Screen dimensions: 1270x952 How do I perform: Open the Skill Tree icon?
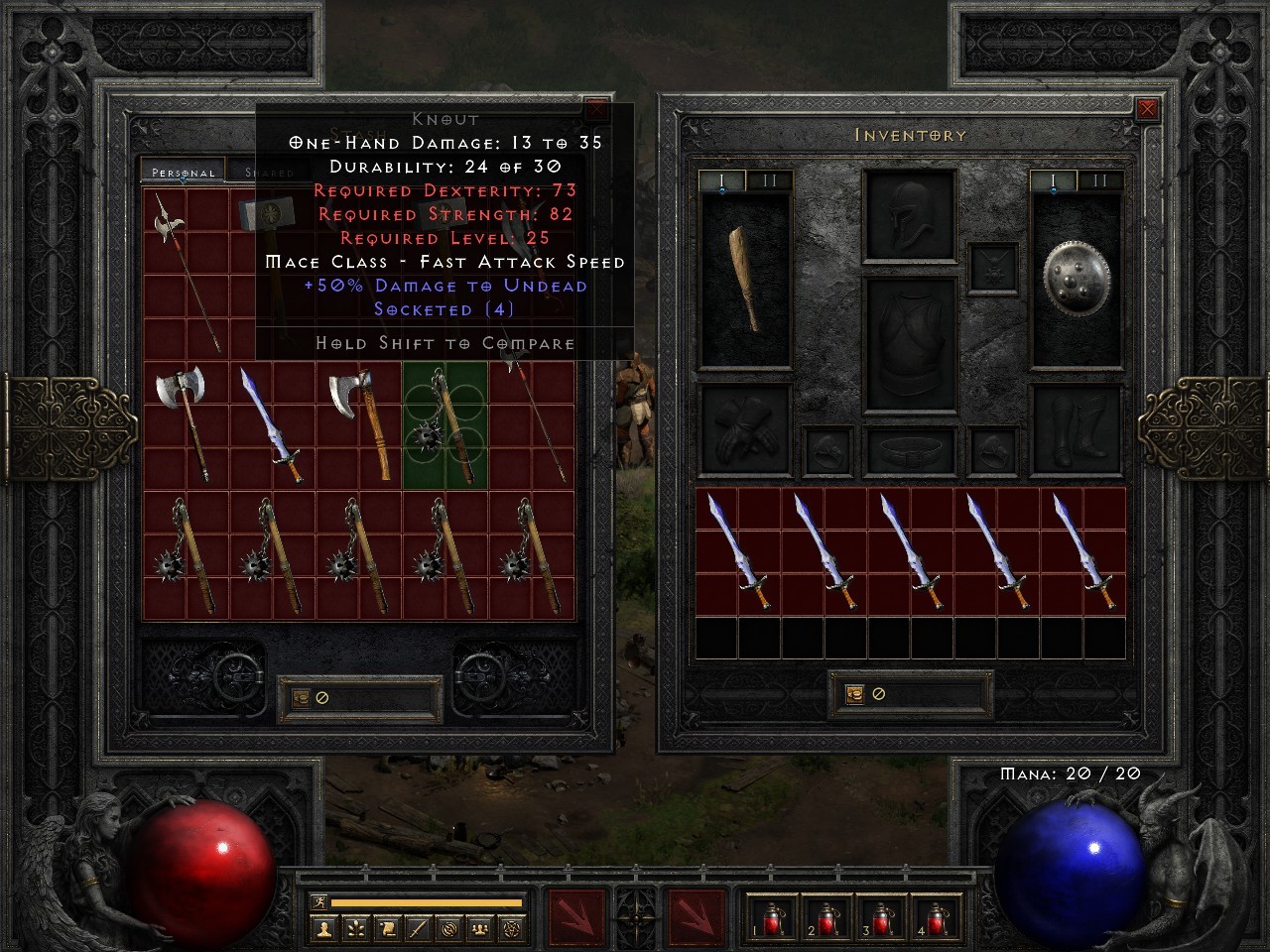pyautogui.click(x=354, y=927)
